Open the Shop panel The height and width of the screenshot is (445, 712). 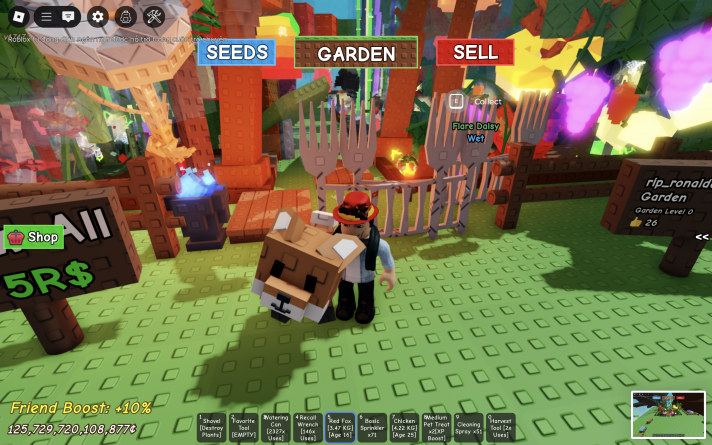tap(34, 237)
